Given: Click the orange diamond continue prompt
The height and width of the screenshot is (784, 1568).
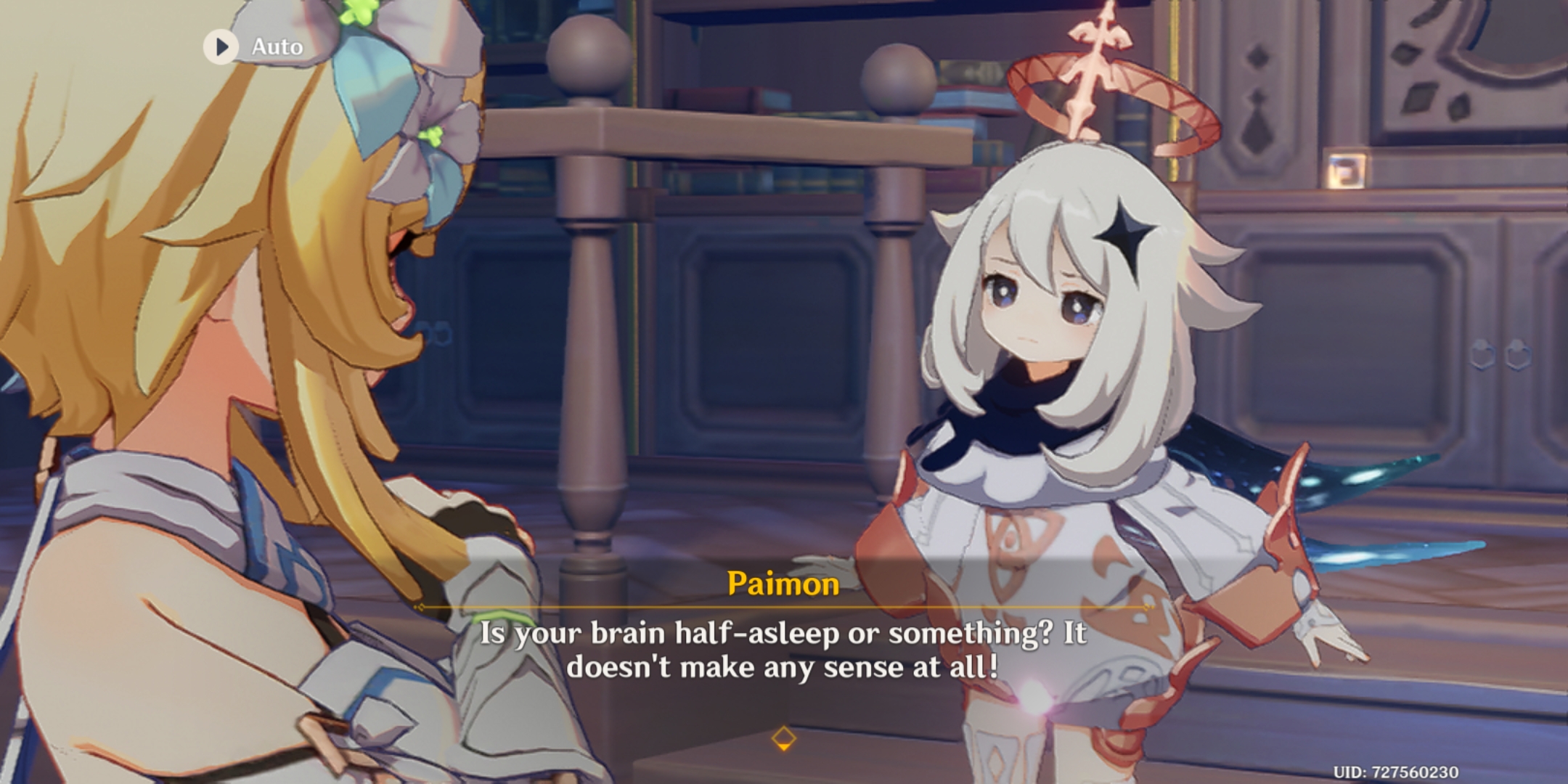Looking at the screenshot, I should (x=784, y=737).
